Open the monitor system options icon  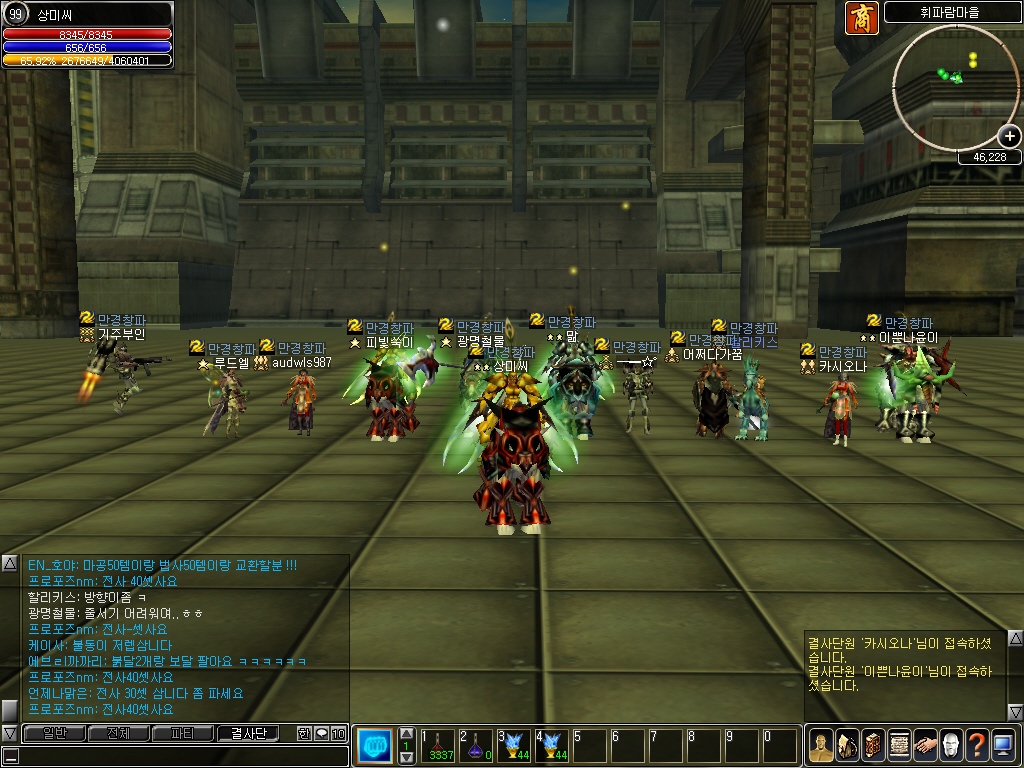1003,744
